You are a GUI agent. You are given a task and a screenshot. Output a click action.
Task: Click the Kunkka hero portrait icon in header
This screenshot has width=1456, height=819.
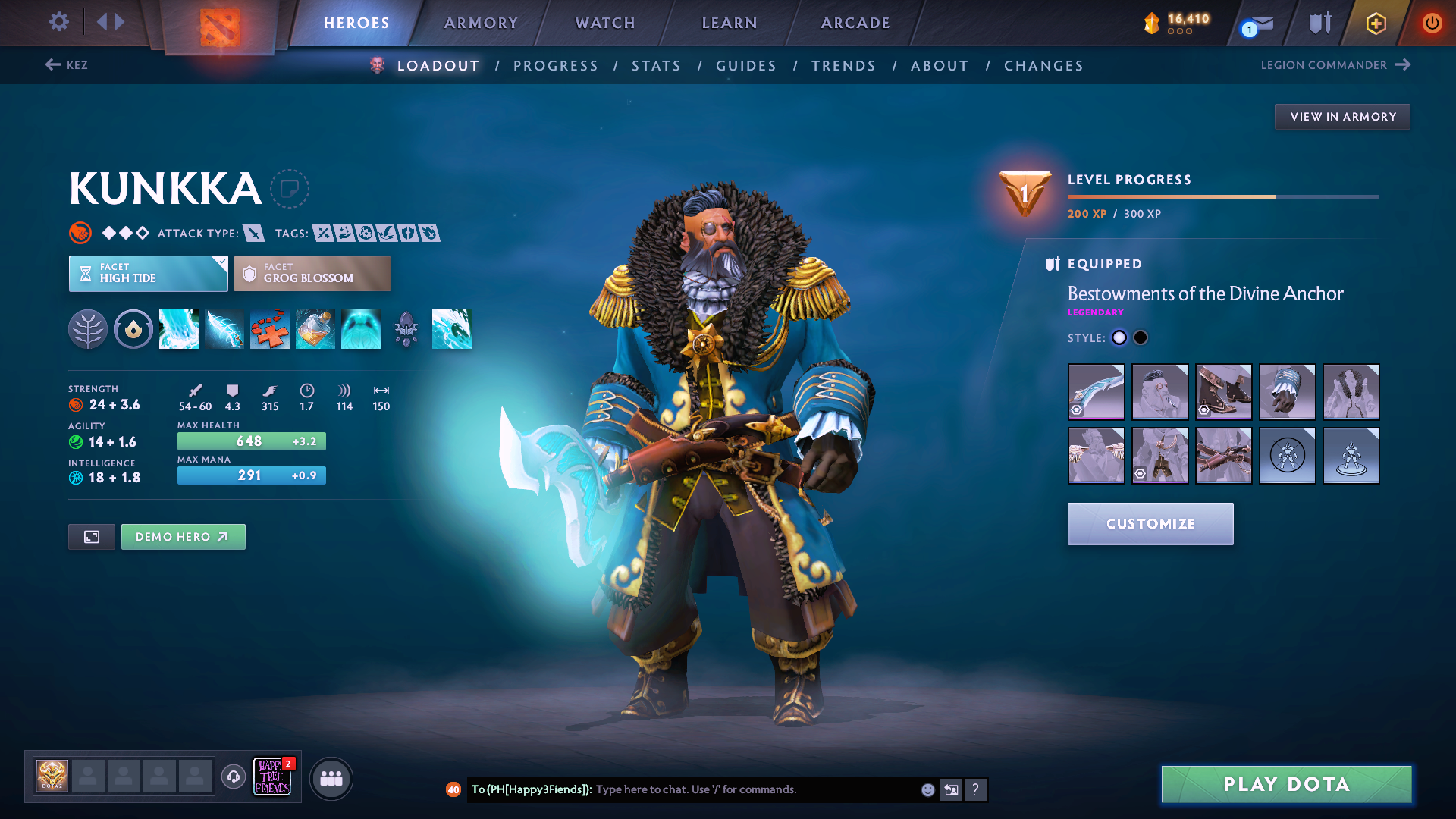point(376,65)
